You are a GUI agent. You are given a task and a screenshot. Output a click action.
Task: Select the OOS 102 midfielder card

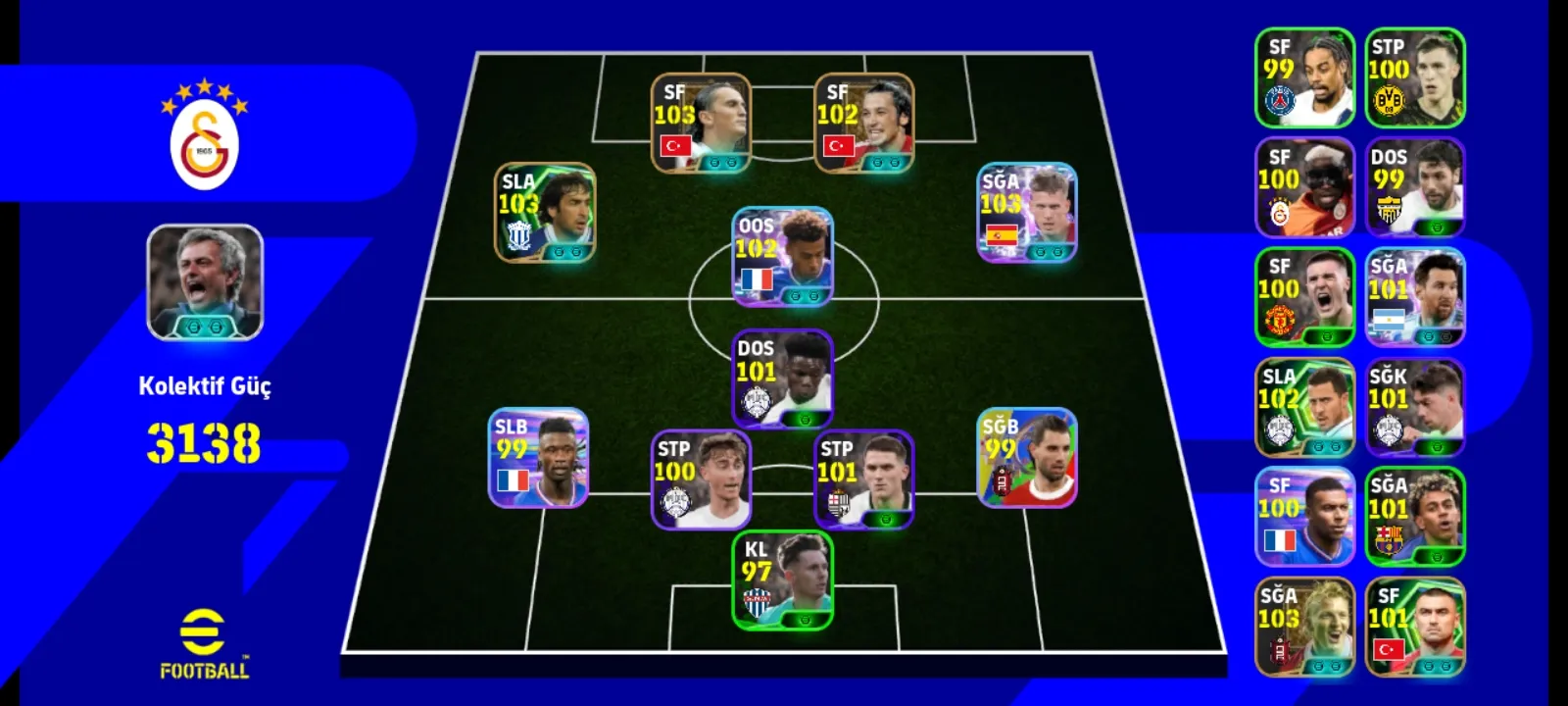(782, 256)
